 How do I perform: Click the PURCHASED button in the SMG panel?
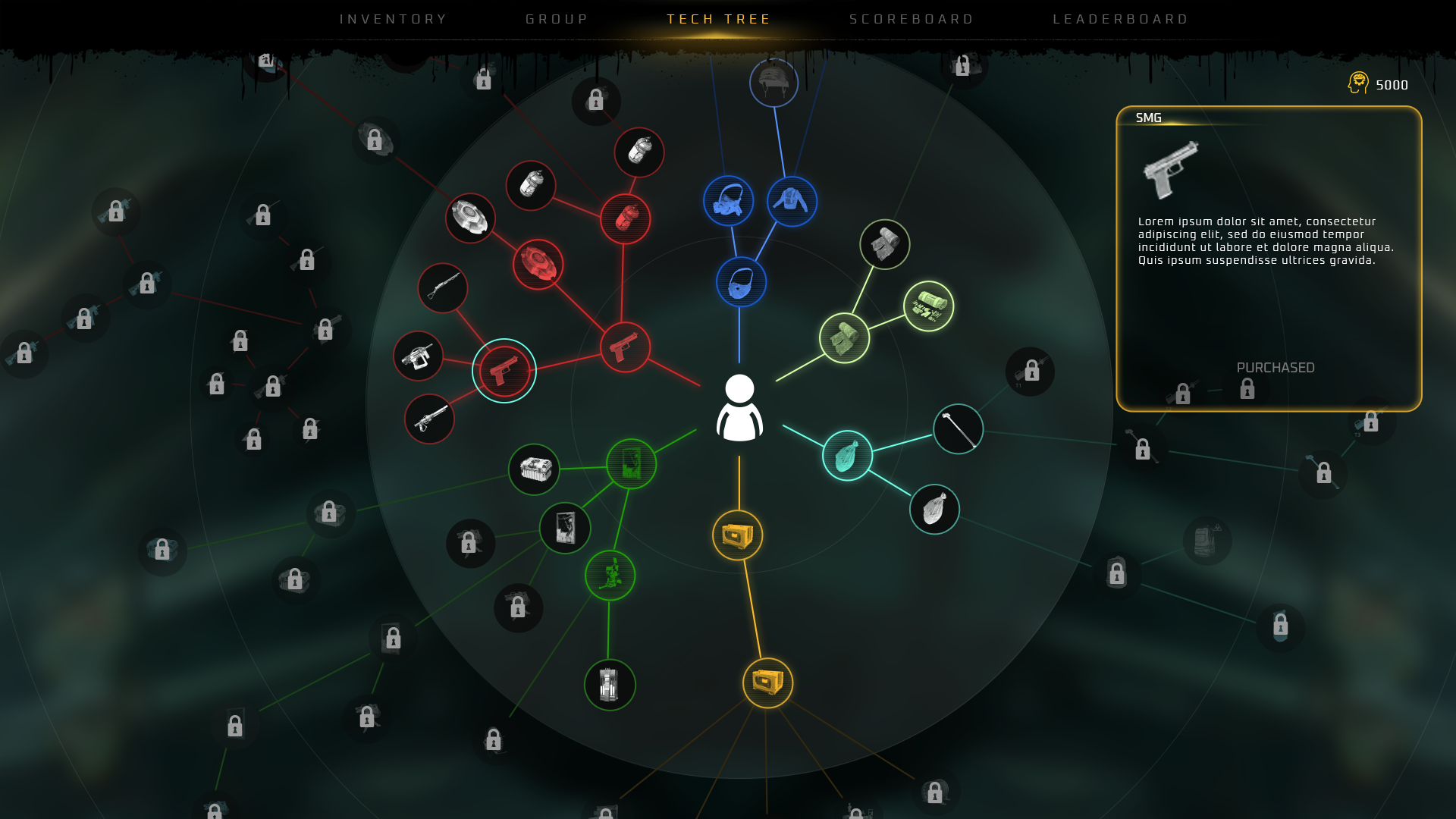click(1276, 367)
